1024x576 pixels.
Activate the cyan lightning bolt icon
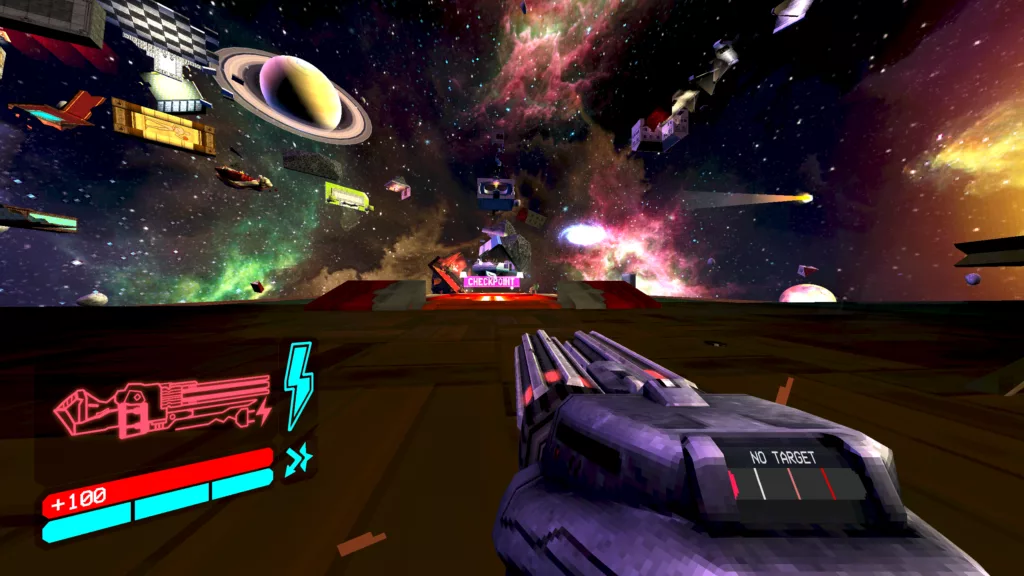pos(298,385)
